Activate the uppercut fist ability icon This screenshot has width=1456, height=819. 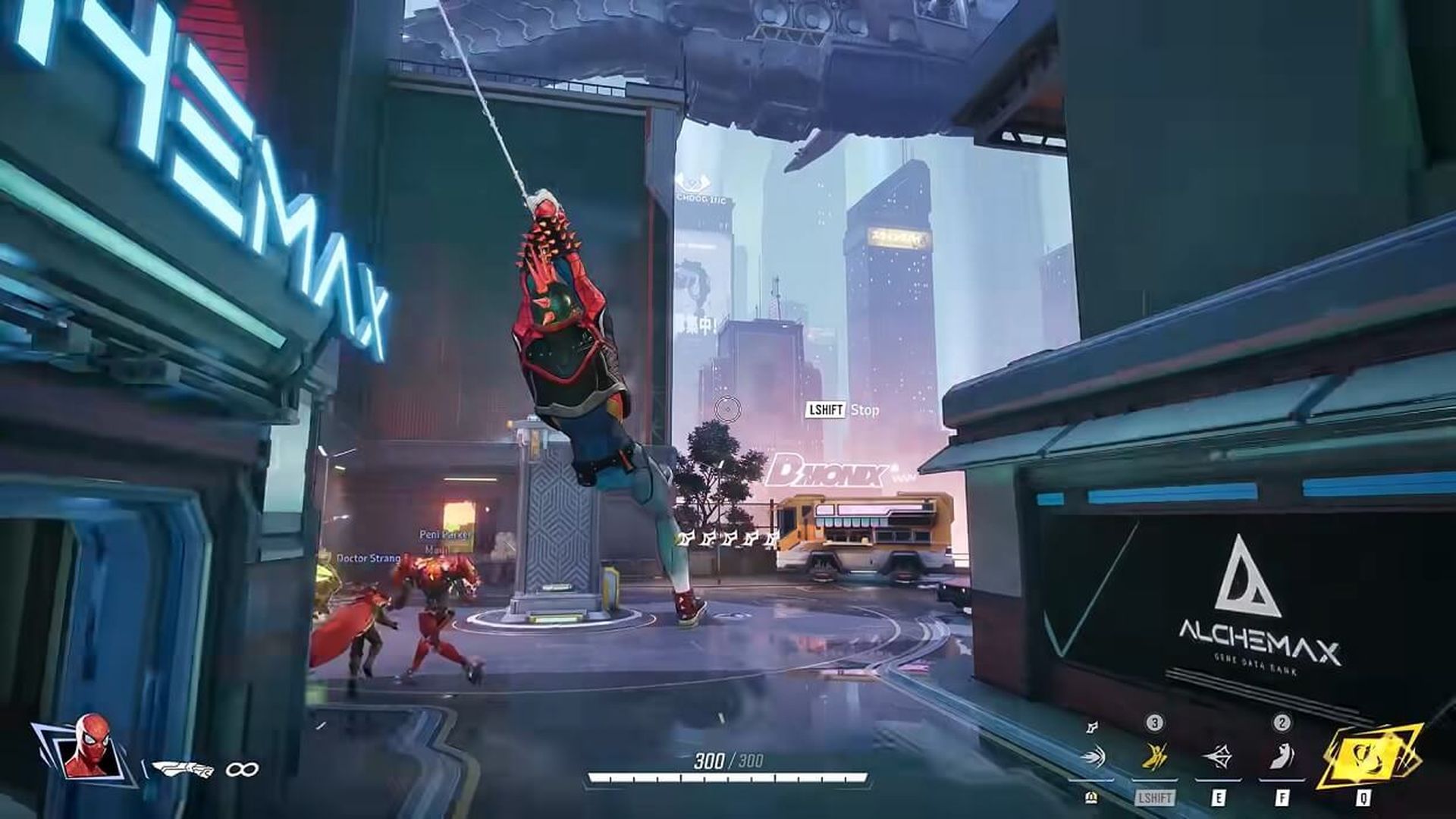[x=1282, y=757]
